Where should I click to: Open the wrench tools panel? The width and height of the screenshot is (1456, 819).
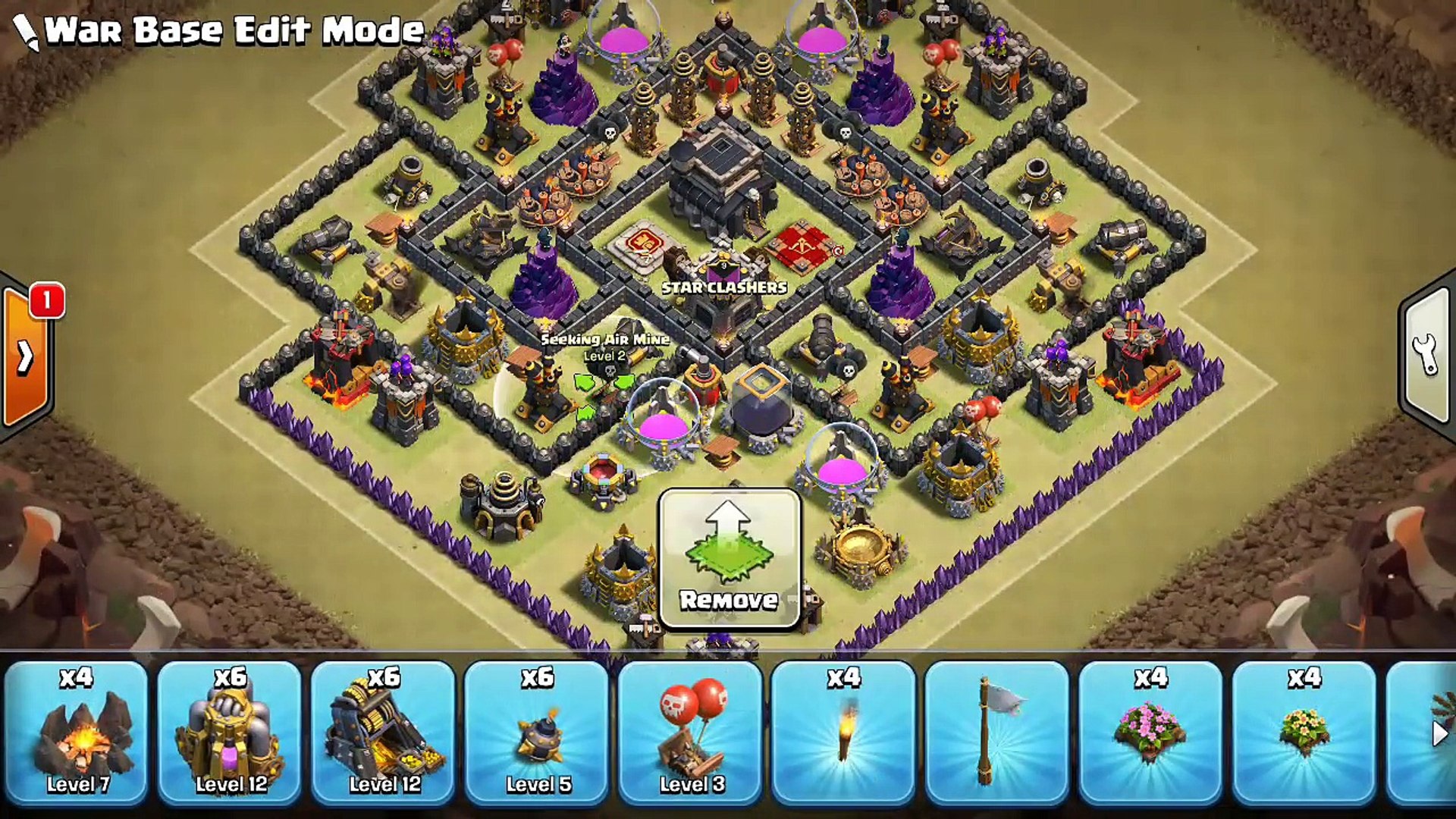click(x=1426, y=355)
